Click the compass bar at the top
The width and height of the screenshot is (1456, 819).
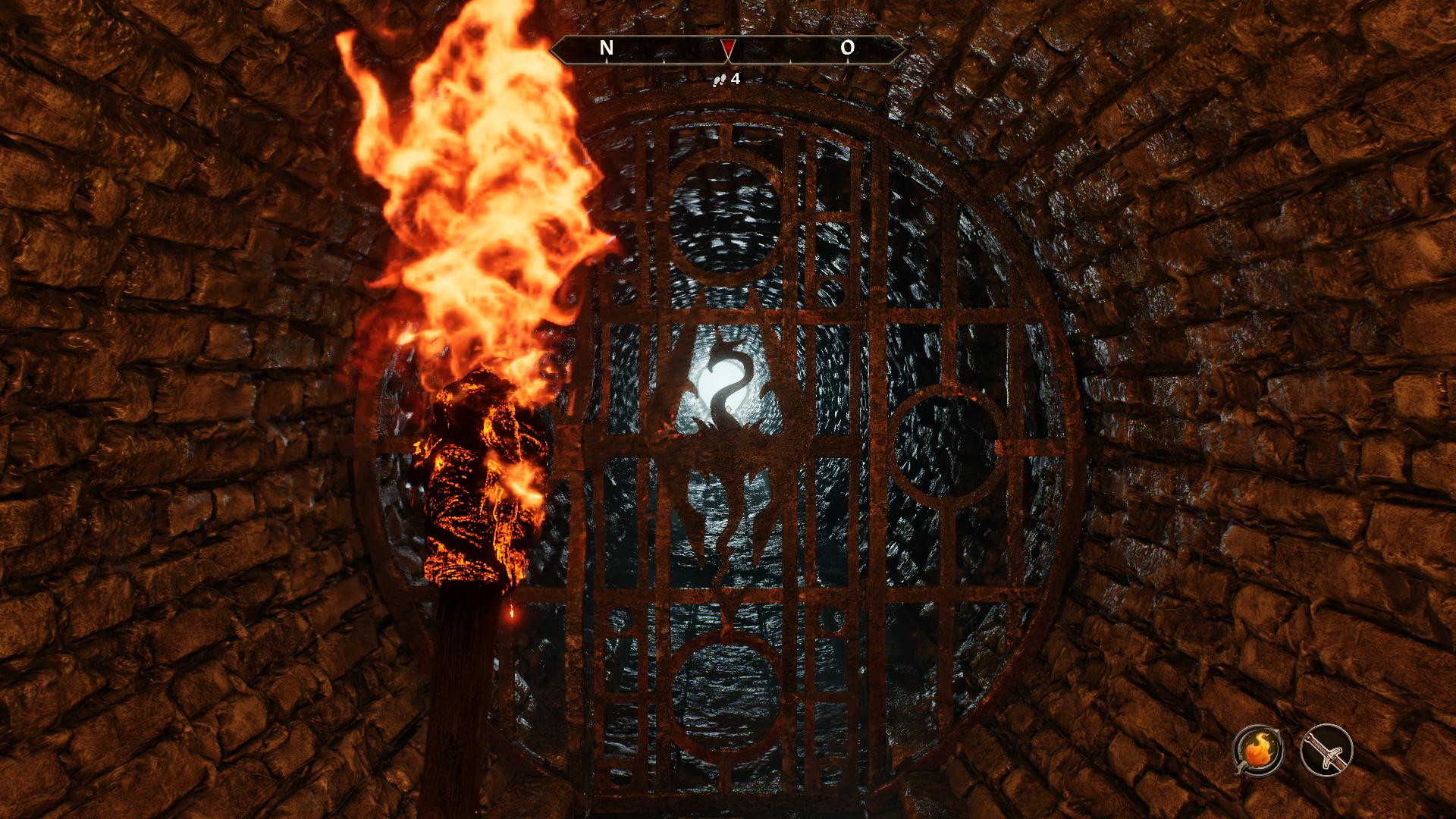click(727, 49)
